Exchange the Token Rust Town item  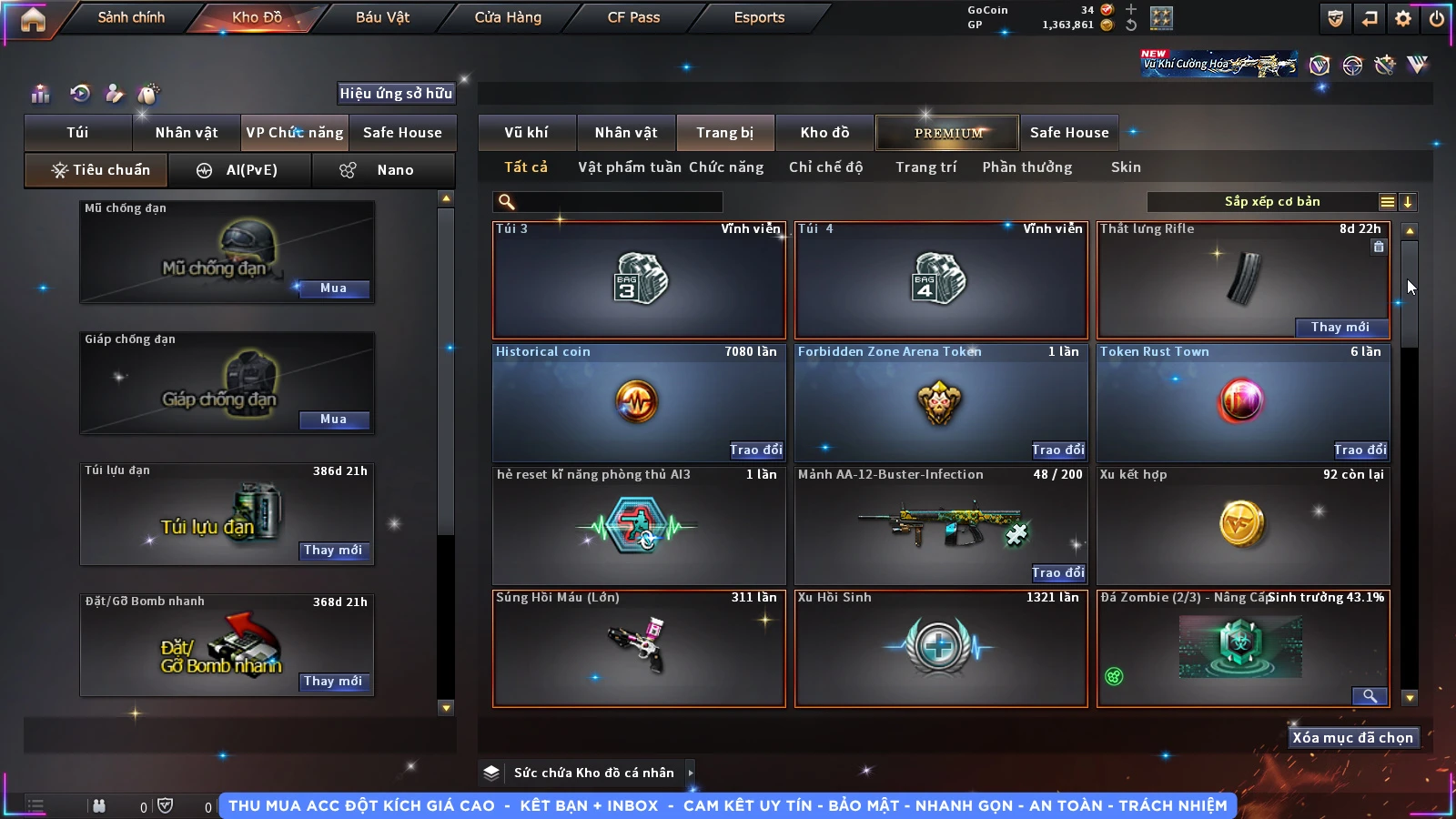tap(1360, 450)
